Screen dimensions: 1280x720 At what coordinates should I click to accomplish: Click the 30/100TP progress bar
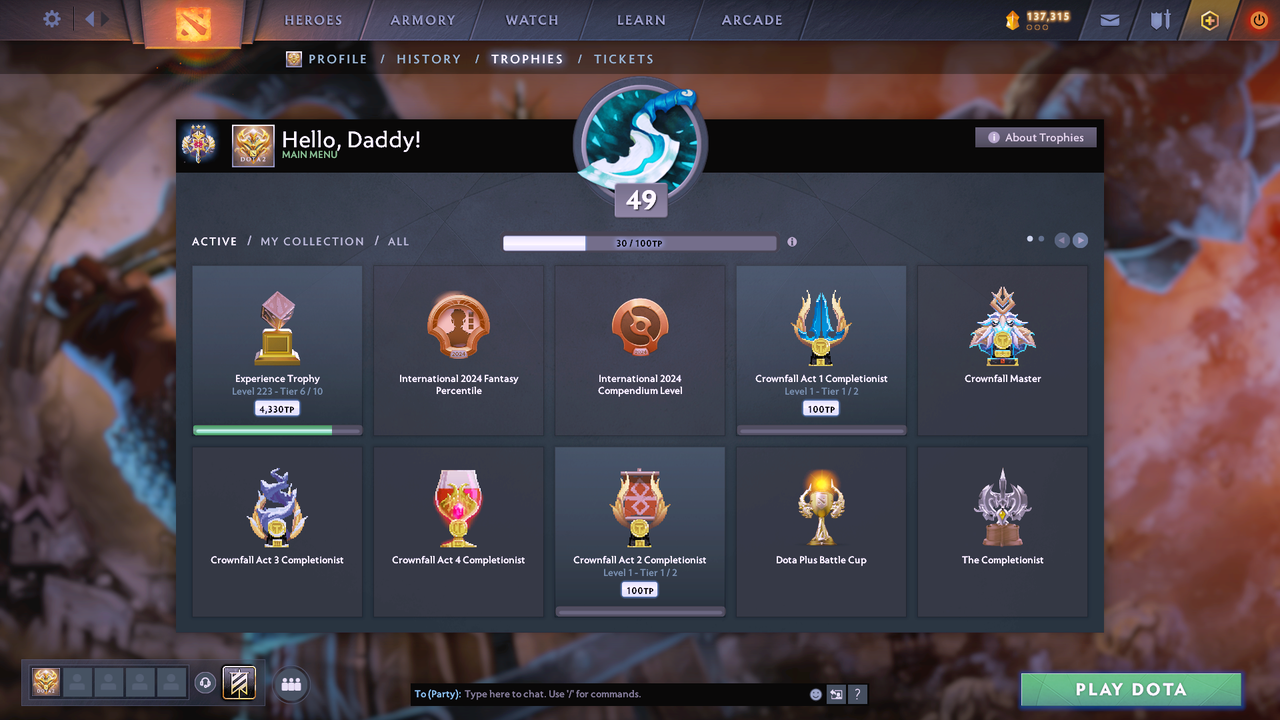(640, 242)
